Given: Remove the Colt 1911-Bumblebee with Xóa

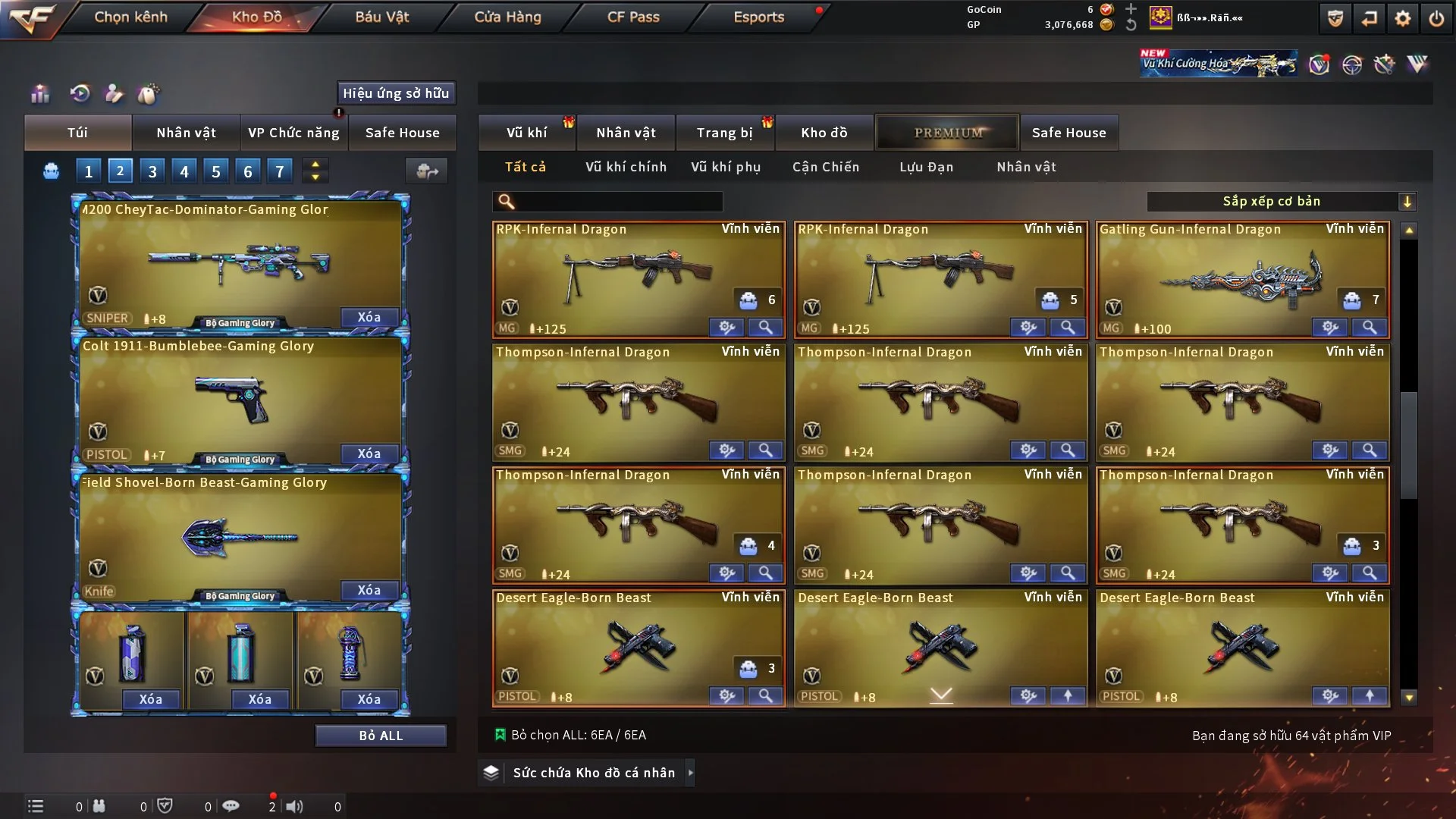Looking at the screenshot, I should point(369,453).
